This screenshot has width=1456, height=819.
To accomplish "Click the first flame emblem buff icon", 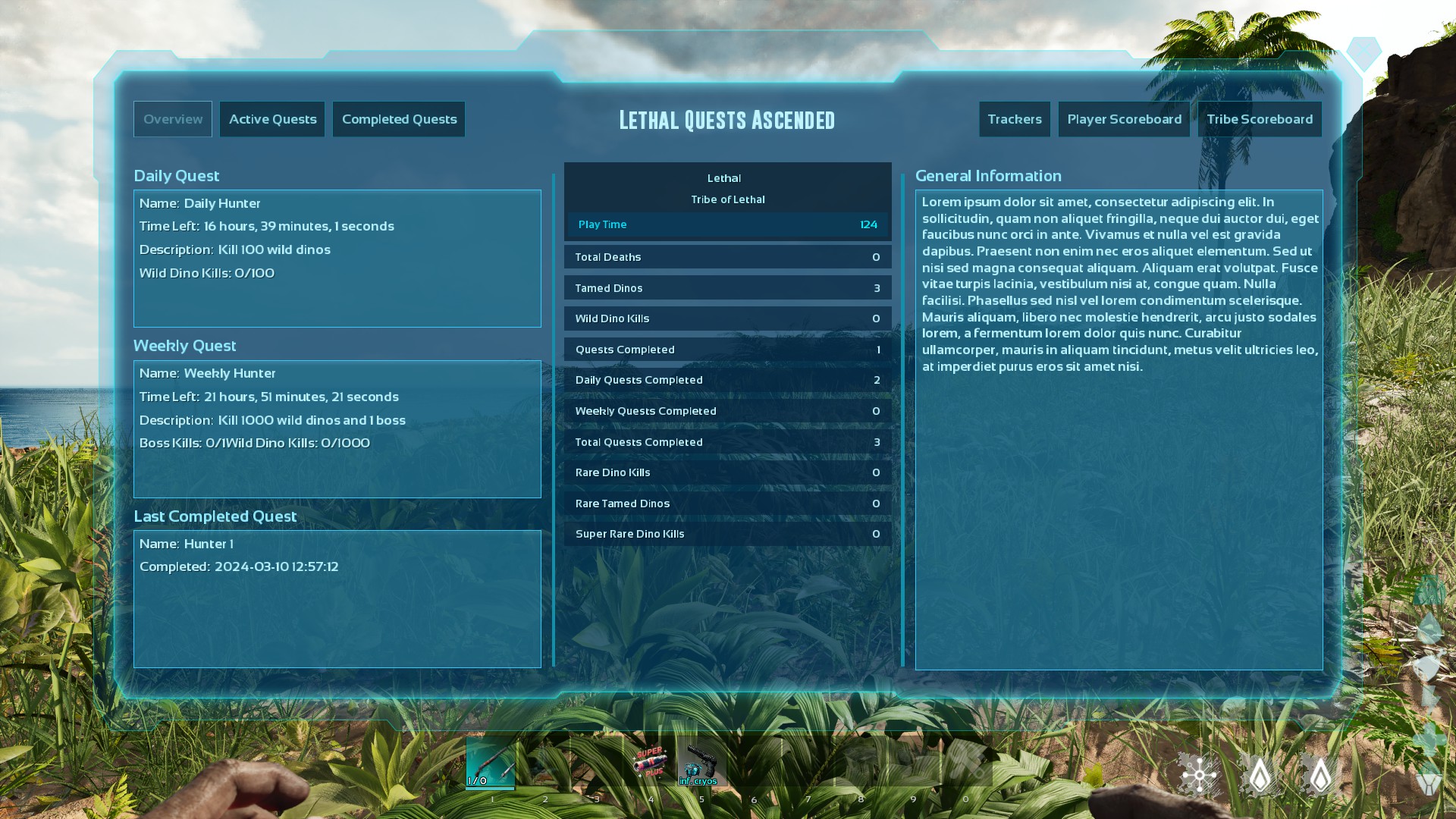I will pos(1261,775).
